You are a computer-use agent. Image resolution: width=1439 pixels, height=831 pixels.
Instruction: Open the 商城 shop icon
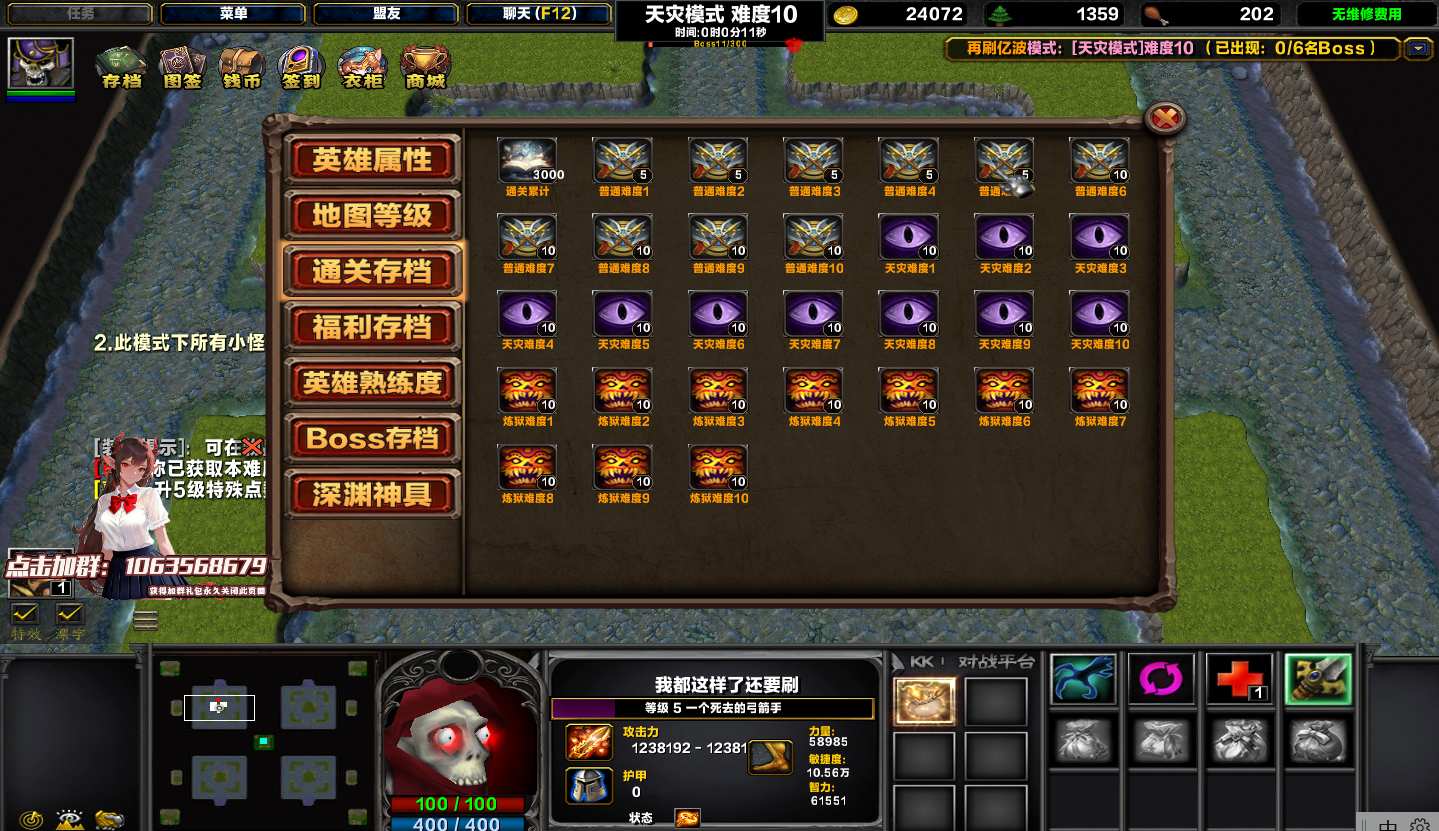click(x=425, y=66)
